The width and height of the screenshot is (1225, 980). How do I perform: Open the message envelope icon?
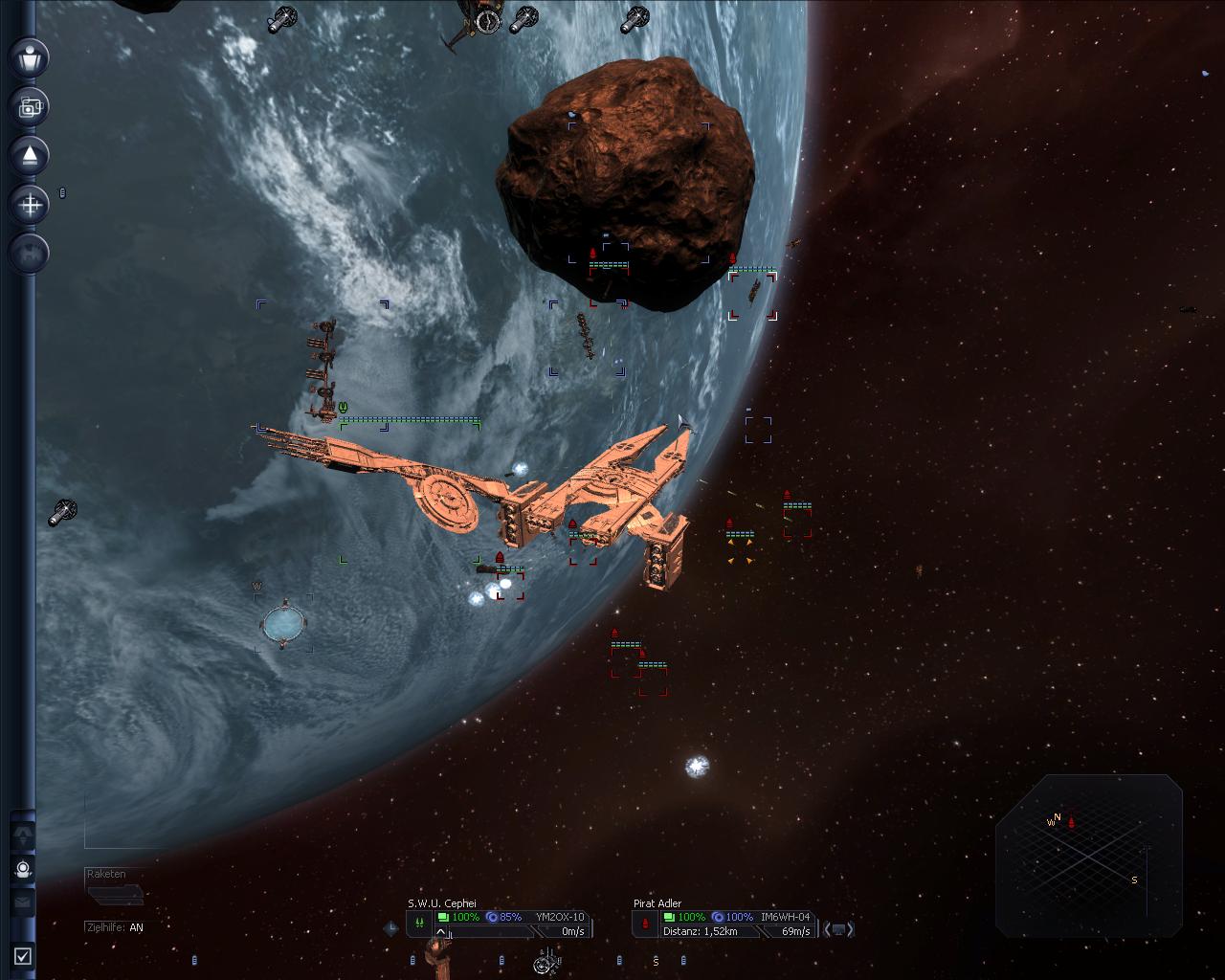coord(23,902)
